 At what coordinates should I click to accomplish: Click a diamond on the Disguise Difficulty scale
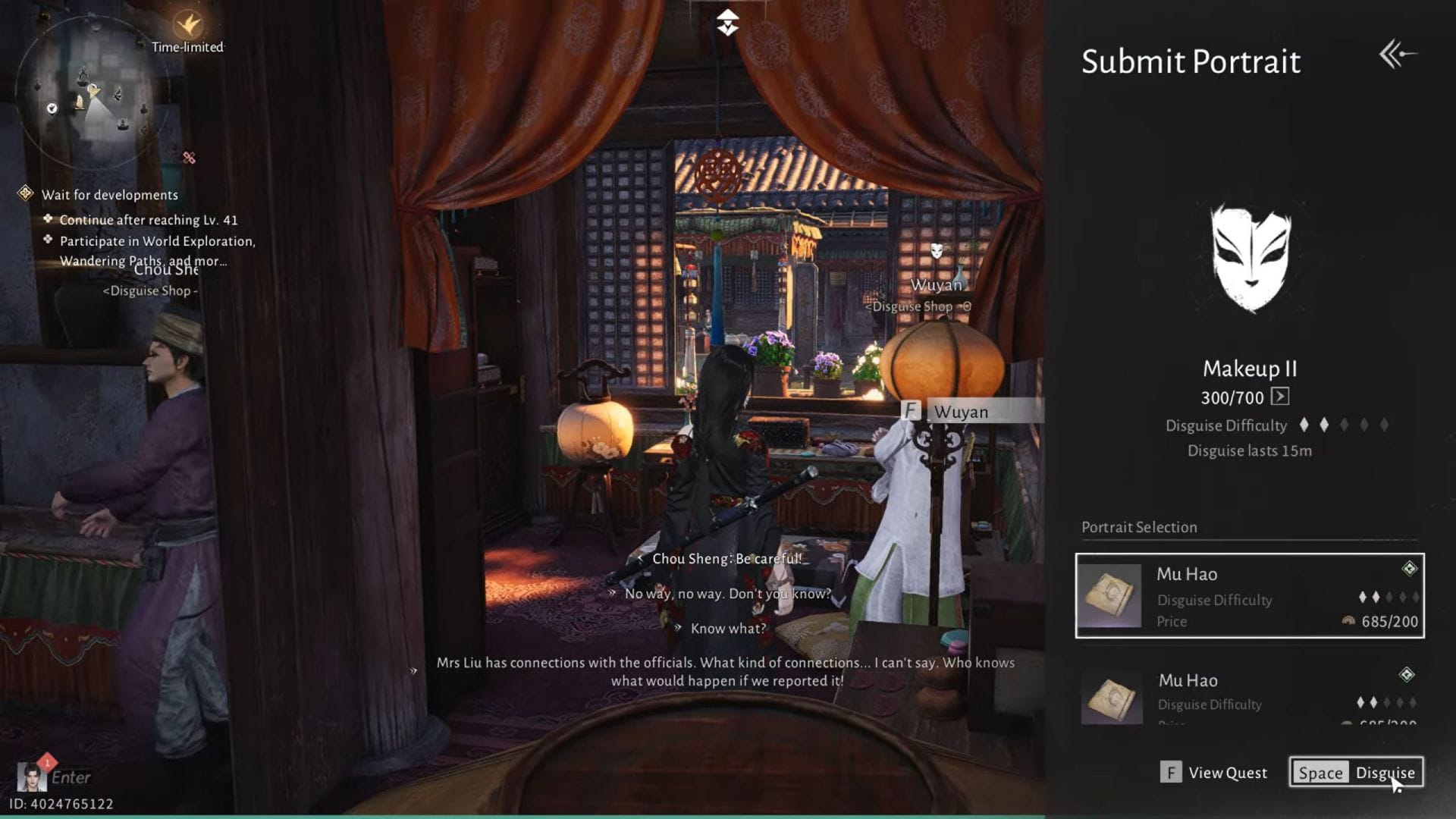[1304, 425]
